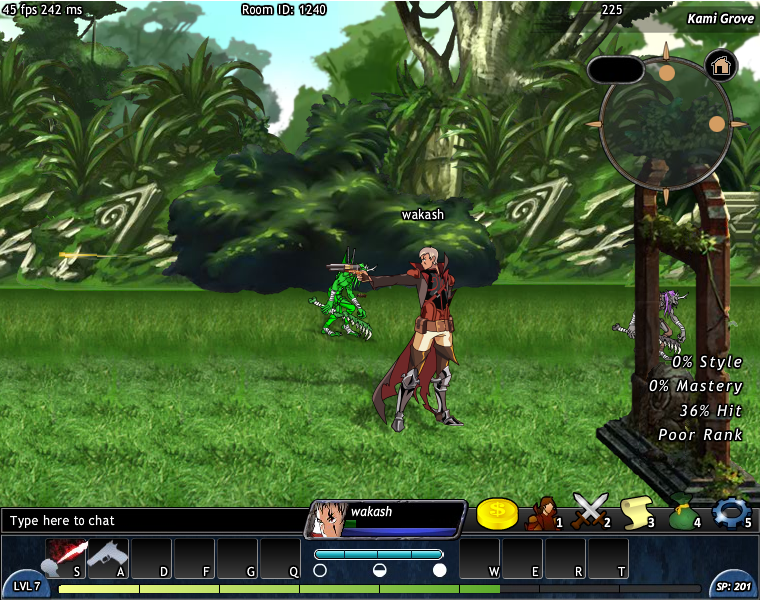The width and height of the screenshot is (760, 600).
Task: Activate the red sword skill on S
Action: (66, 558)
